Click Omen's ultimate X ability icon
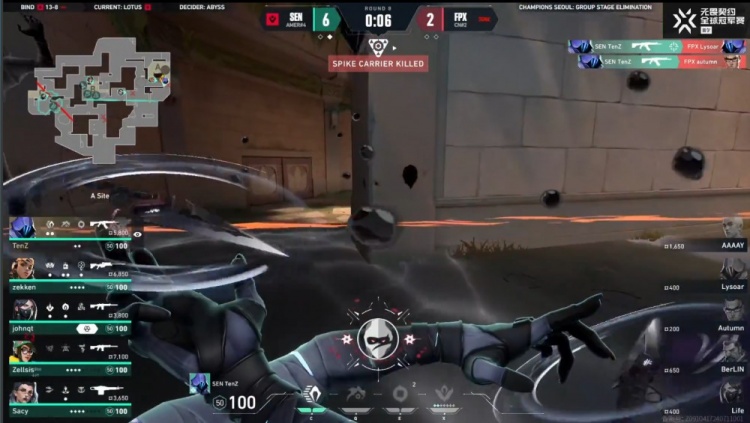 click(x=442, y=393)
